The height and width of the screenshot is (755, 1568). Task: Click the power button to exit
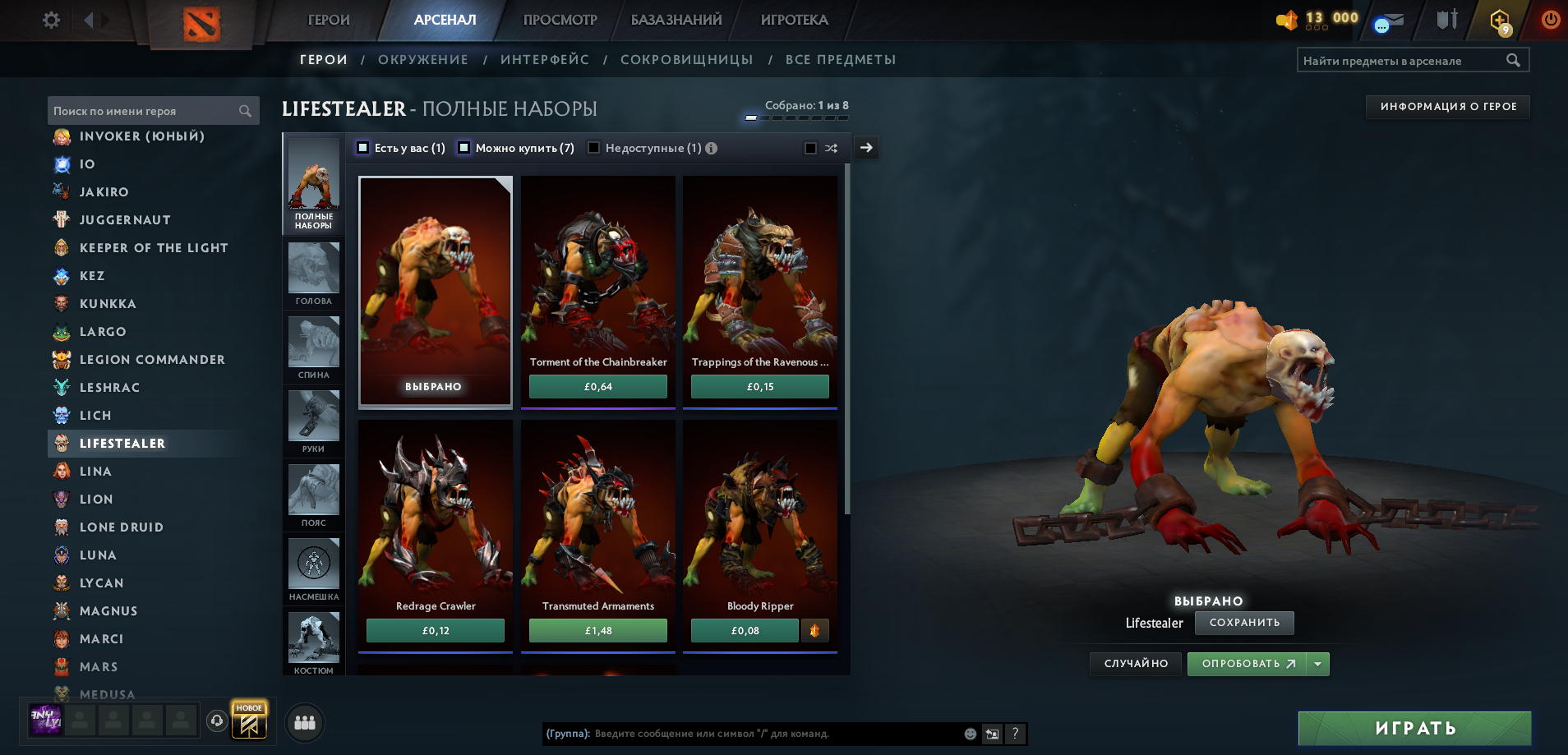click(1550, 19)
